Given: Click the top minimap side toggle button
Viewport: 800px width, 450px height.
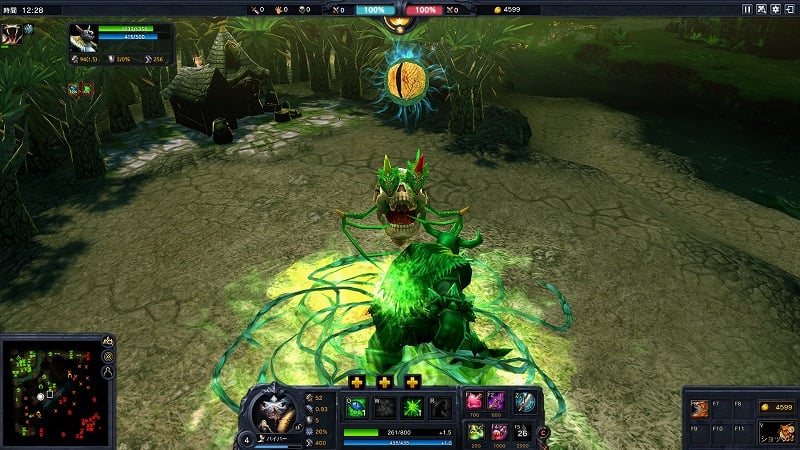Looking at the screenshot, I should click(x=108, y=342).
